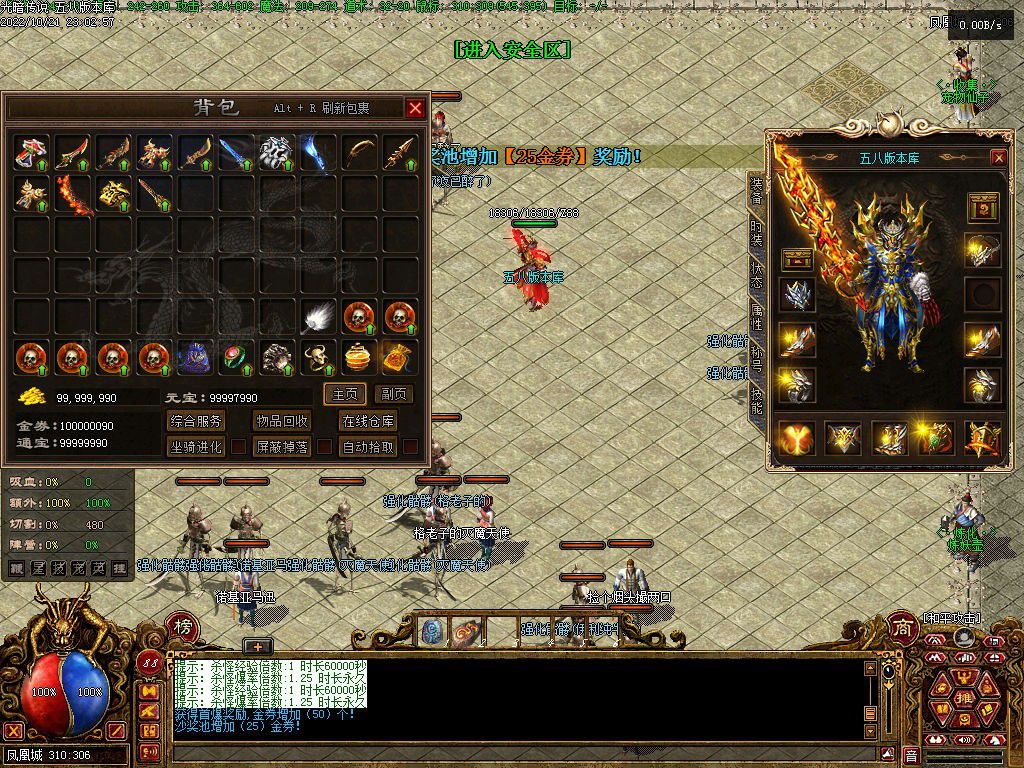This screenshot has width=1024, height=768.
Task: Close the 五八版本库 character panel
Action: [x=998, y=158]
